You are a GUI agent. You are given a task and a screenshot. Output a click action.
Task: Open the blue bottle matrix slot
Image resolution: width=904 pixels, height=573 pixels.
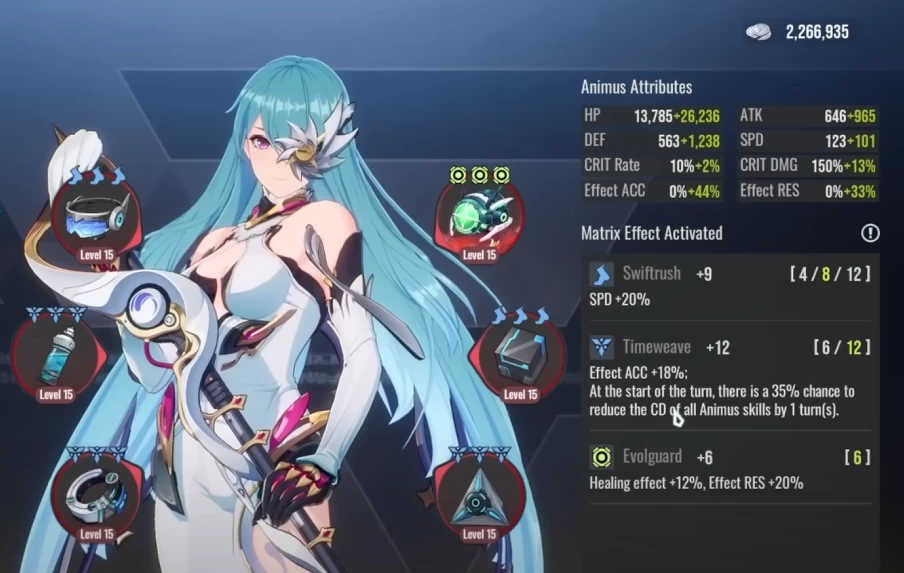56,356
